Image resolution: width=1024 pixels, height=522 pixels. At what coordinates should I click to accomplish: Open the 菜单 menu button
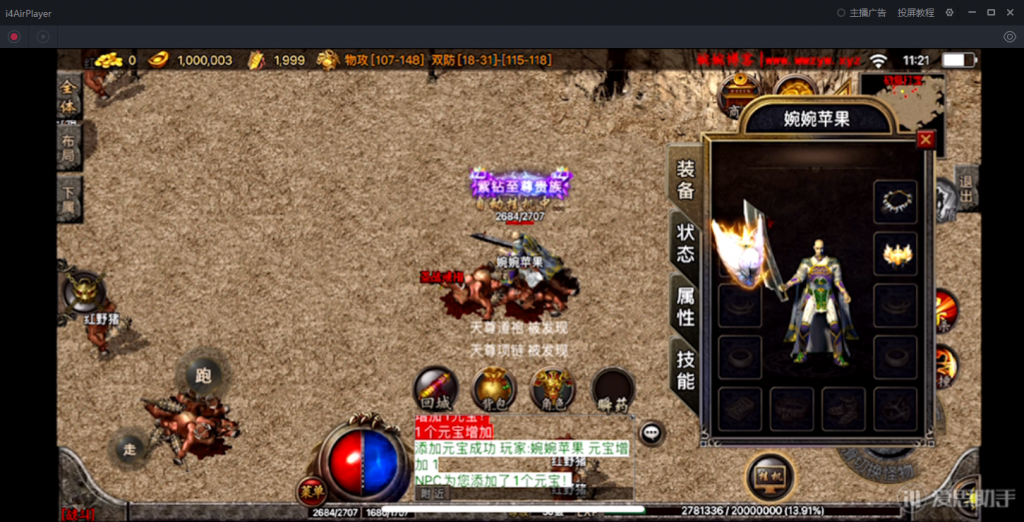(x=312, y=490)
